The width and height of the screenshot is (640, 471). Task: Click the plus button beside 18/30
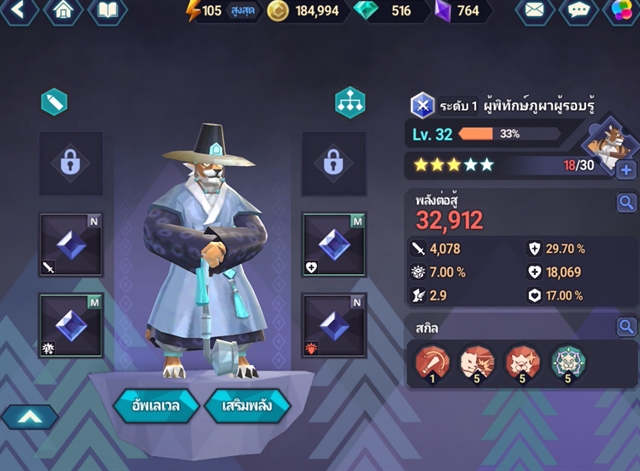click(627, 170)
